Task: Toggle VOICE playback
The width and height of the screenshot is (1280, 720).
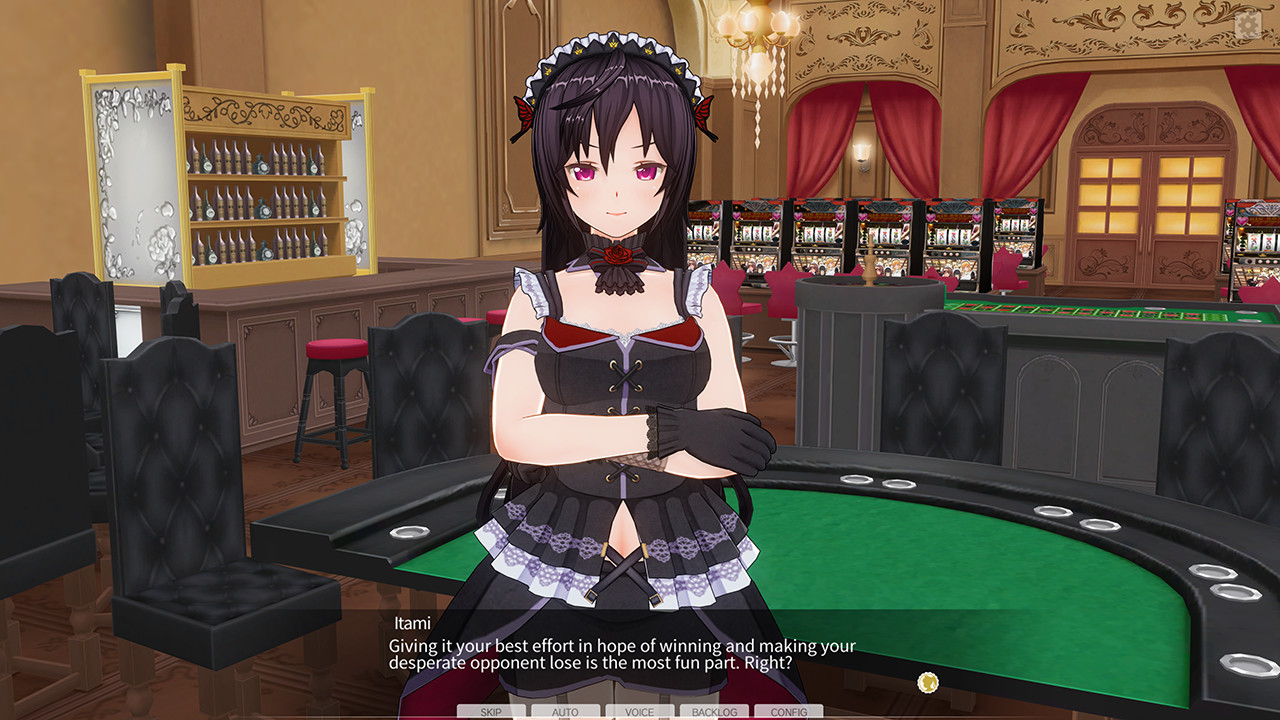Action: coord(639,711)
